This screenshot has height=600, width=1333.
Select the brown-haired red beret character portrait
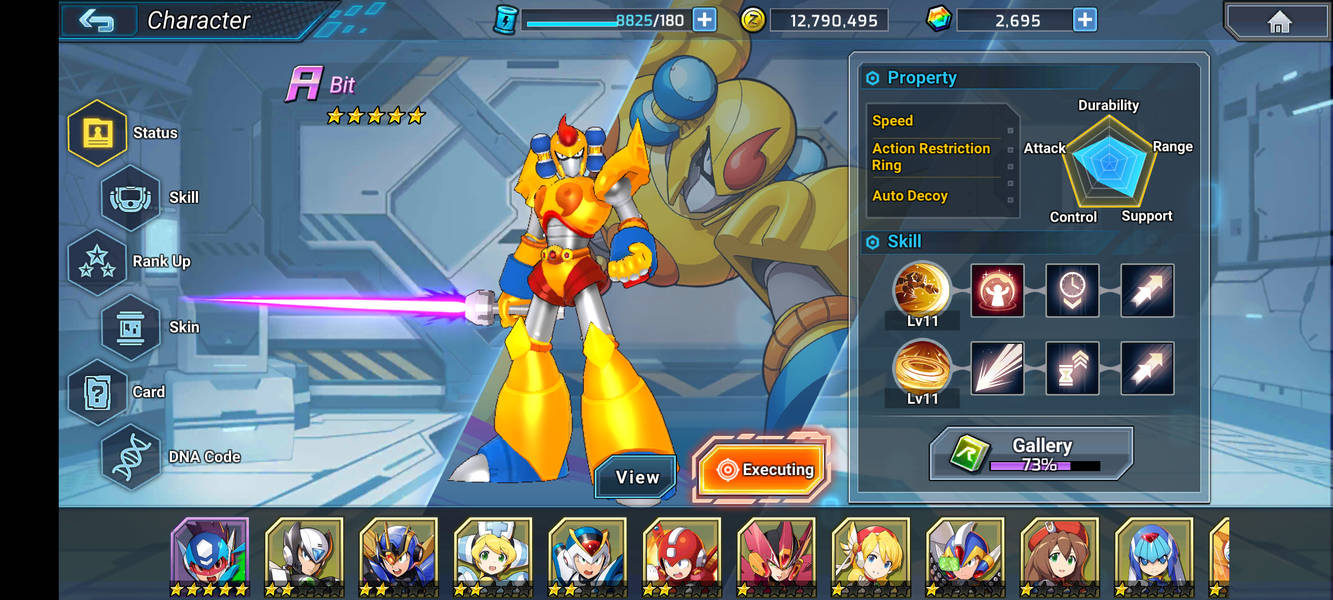[1059, 553]
